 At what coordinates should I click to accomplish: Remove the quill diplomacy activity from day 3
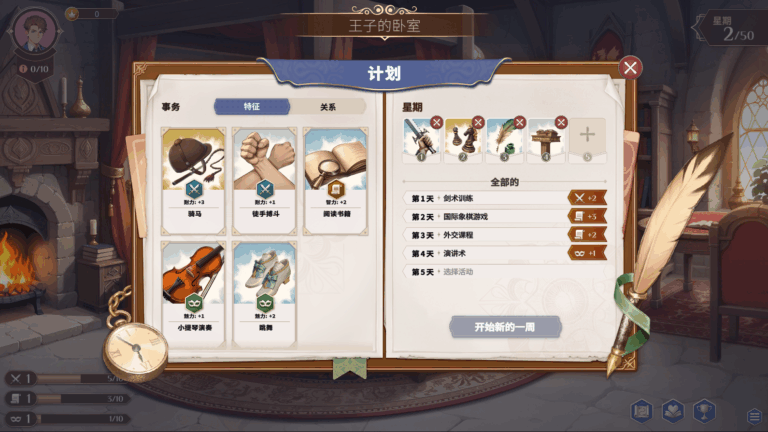click(519, 123)
